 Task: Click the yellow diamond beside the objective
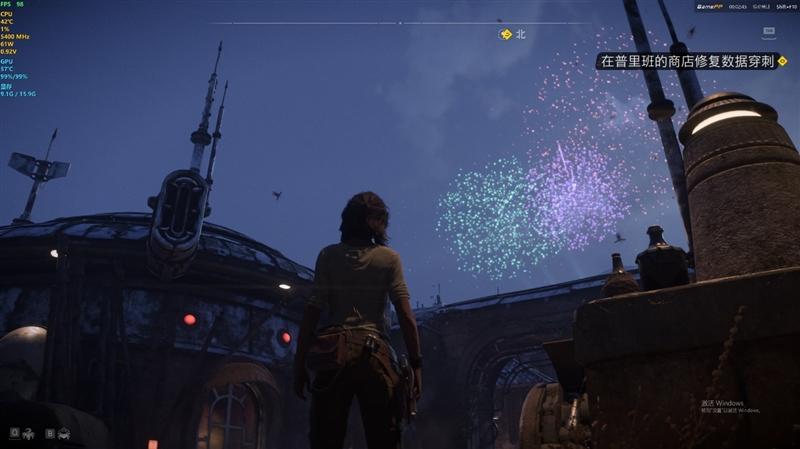[783, 61]
